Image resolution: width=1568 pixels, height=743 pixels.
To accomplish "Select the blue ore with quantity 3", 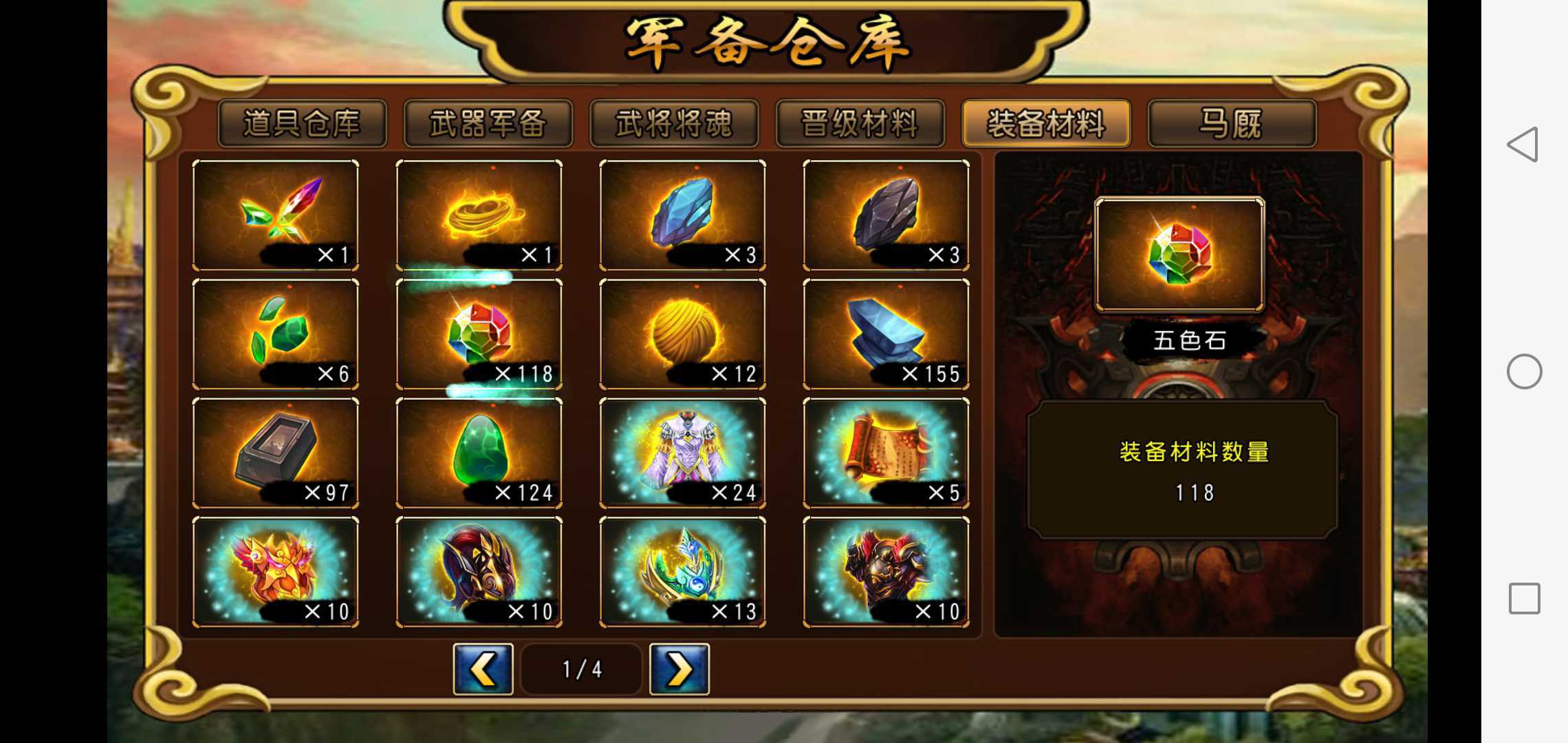I will (x=683, y=215).
